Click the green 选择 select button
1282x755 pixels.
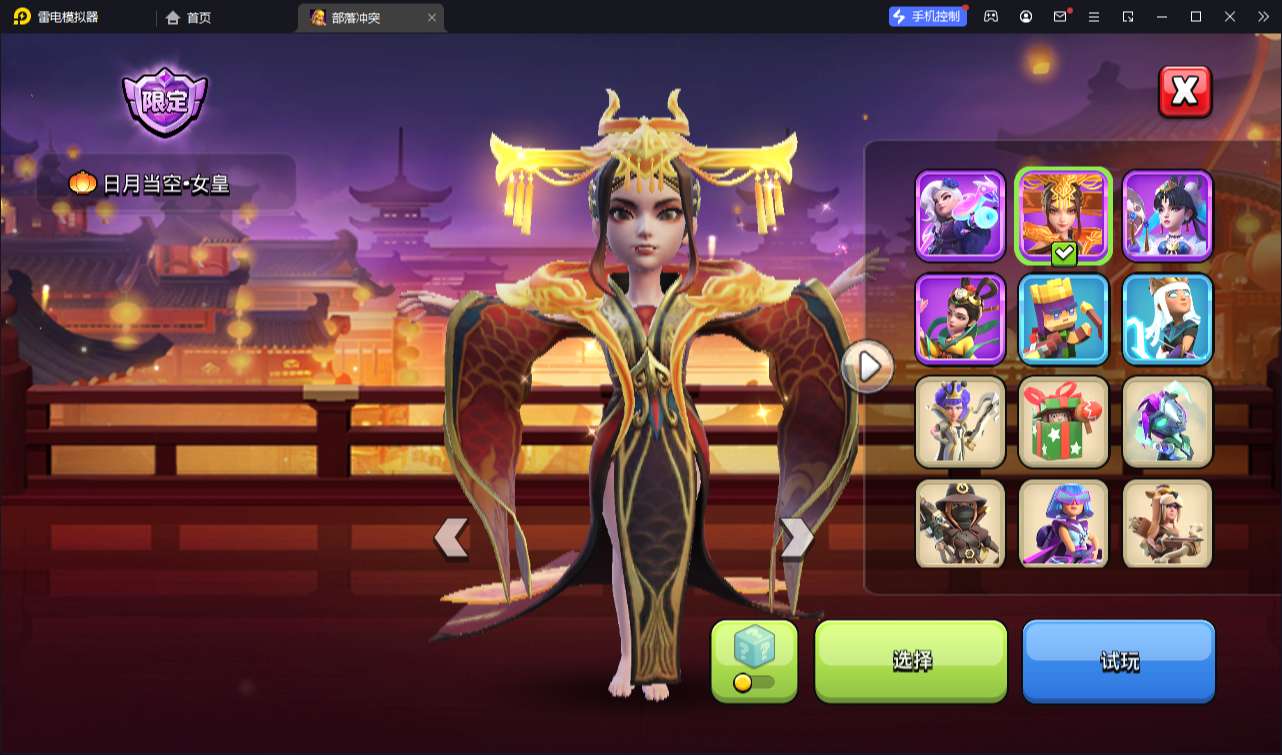[x=910, y=661]
